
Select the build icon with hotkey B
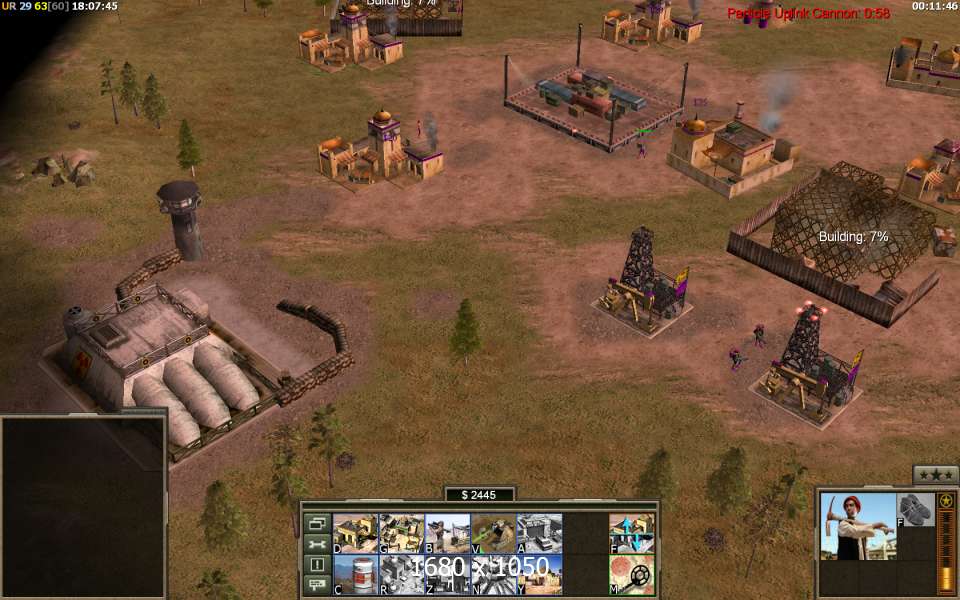447,533
